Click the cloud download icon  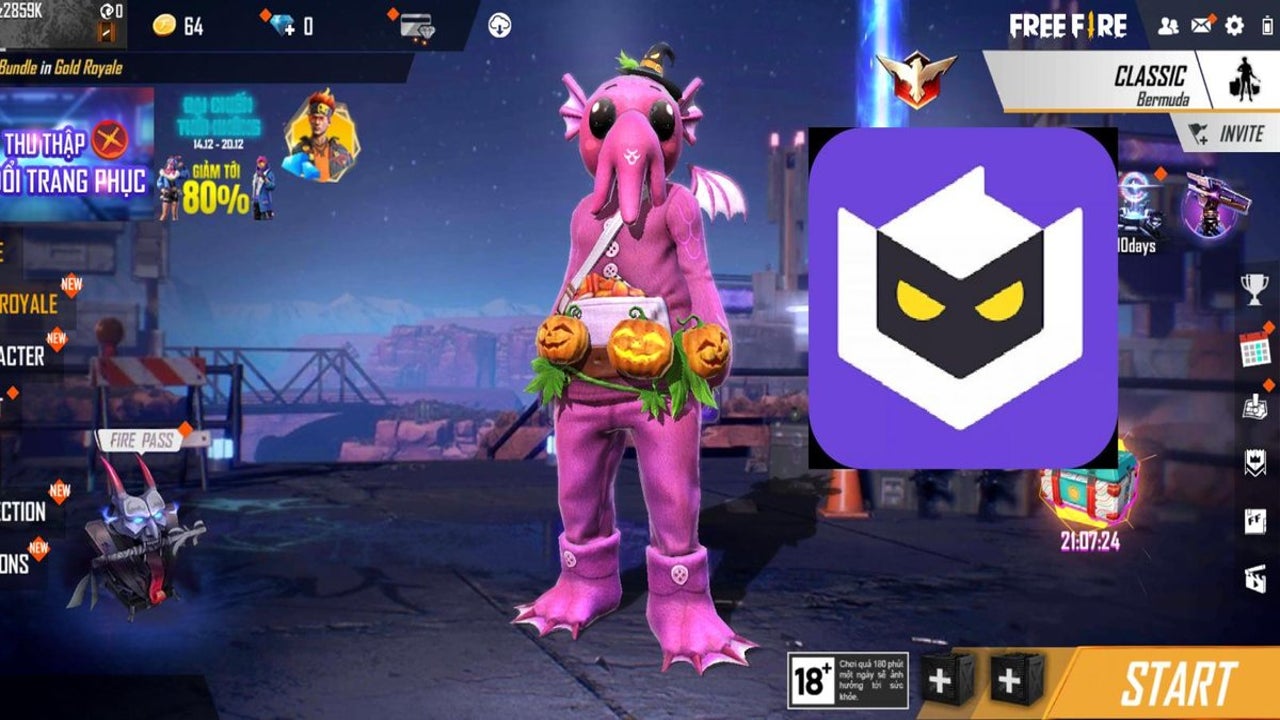click(500, 26)
